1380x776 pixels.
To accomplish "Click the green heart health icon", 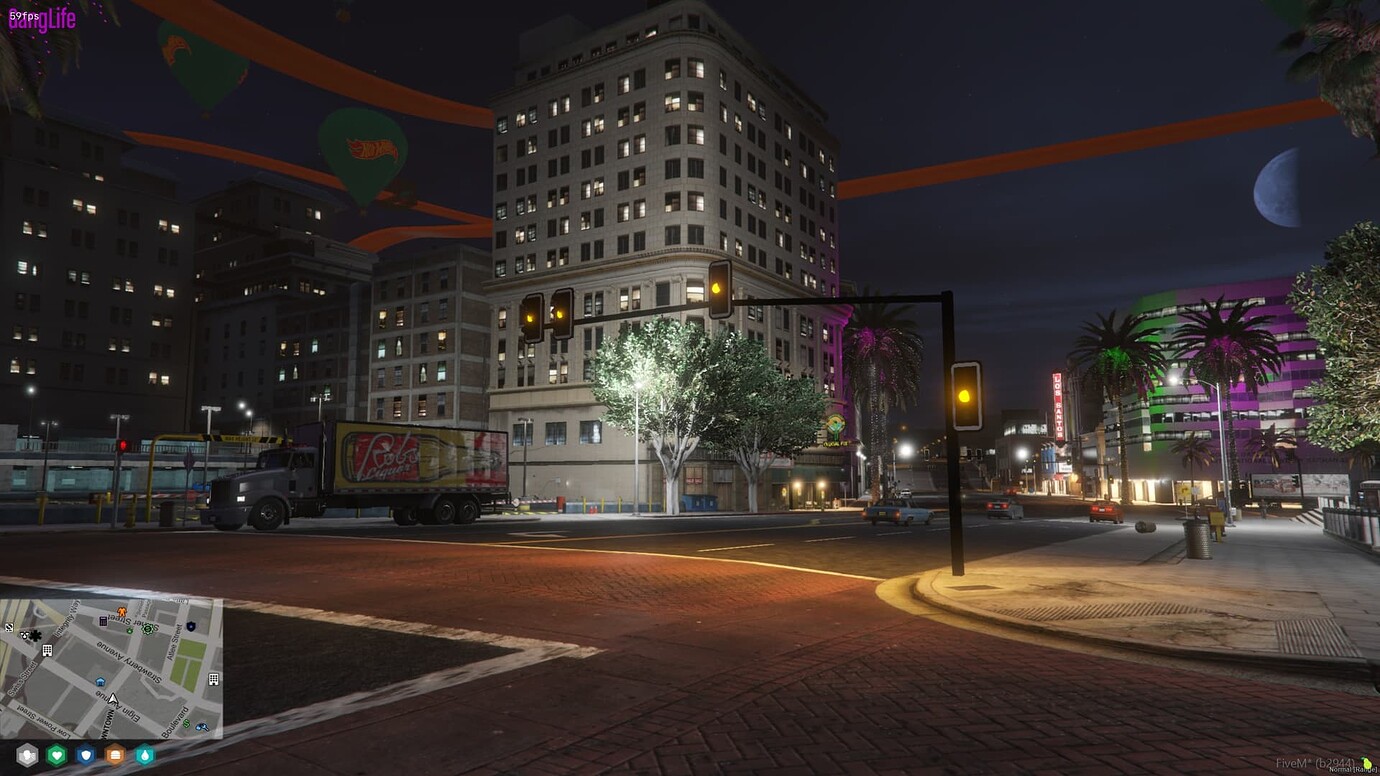I will click(57, 755).
